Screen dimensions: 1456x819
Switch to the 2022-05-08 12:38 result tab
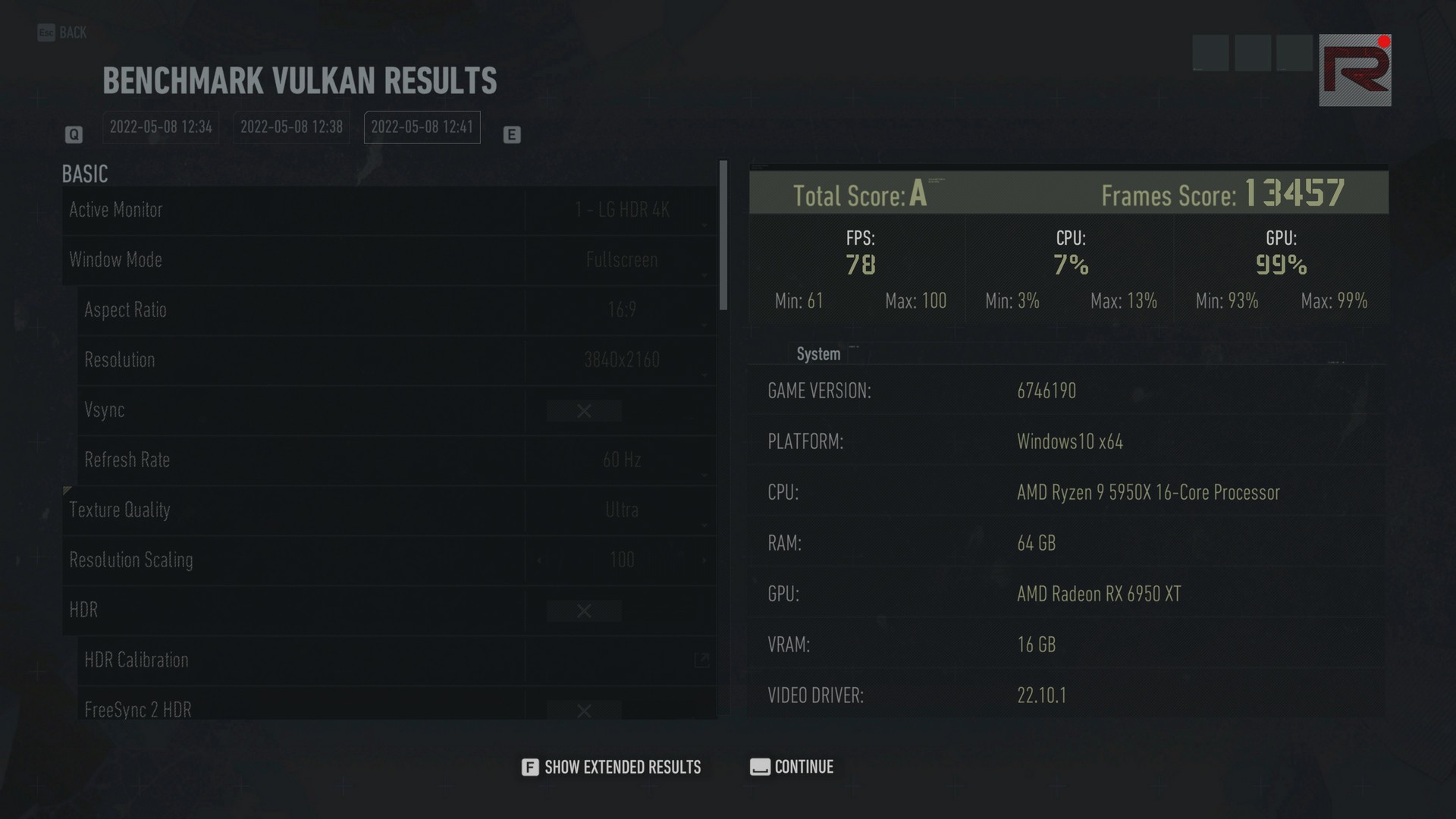tap(291, 127)
